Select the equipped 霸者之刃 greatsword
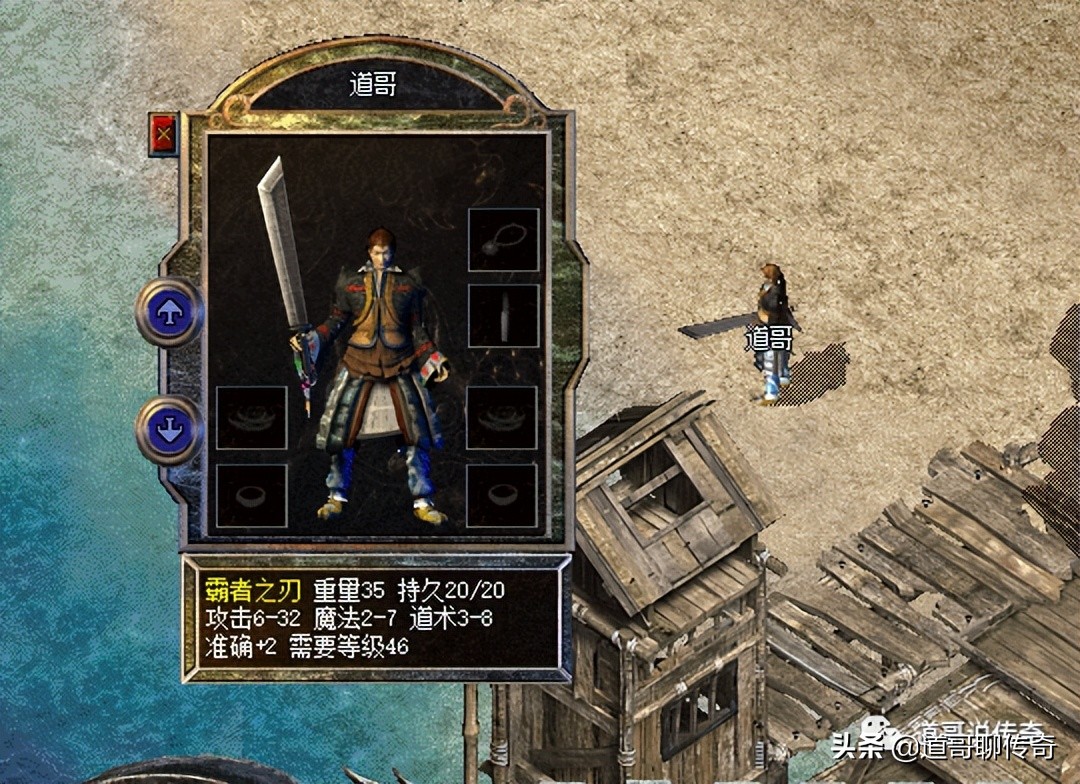The height and width of the screenshot is (784, 1080). click(283, 260)
